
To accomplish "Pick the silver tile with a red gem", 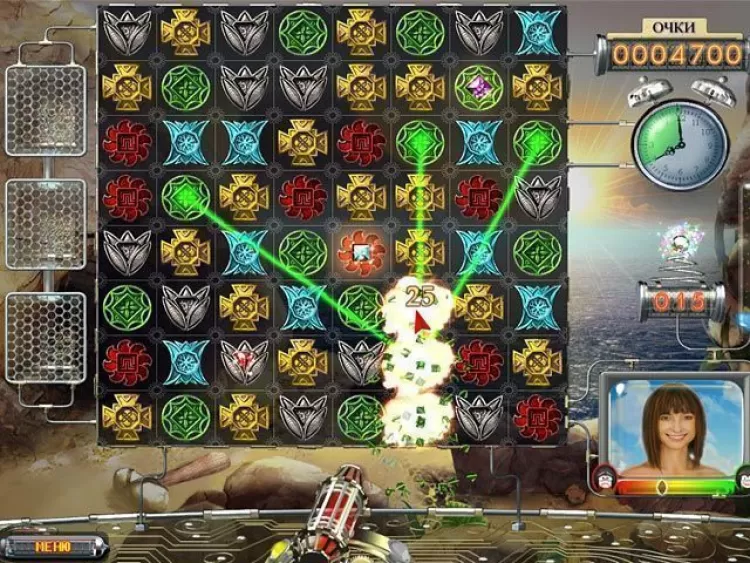I will tap(244, 361).
